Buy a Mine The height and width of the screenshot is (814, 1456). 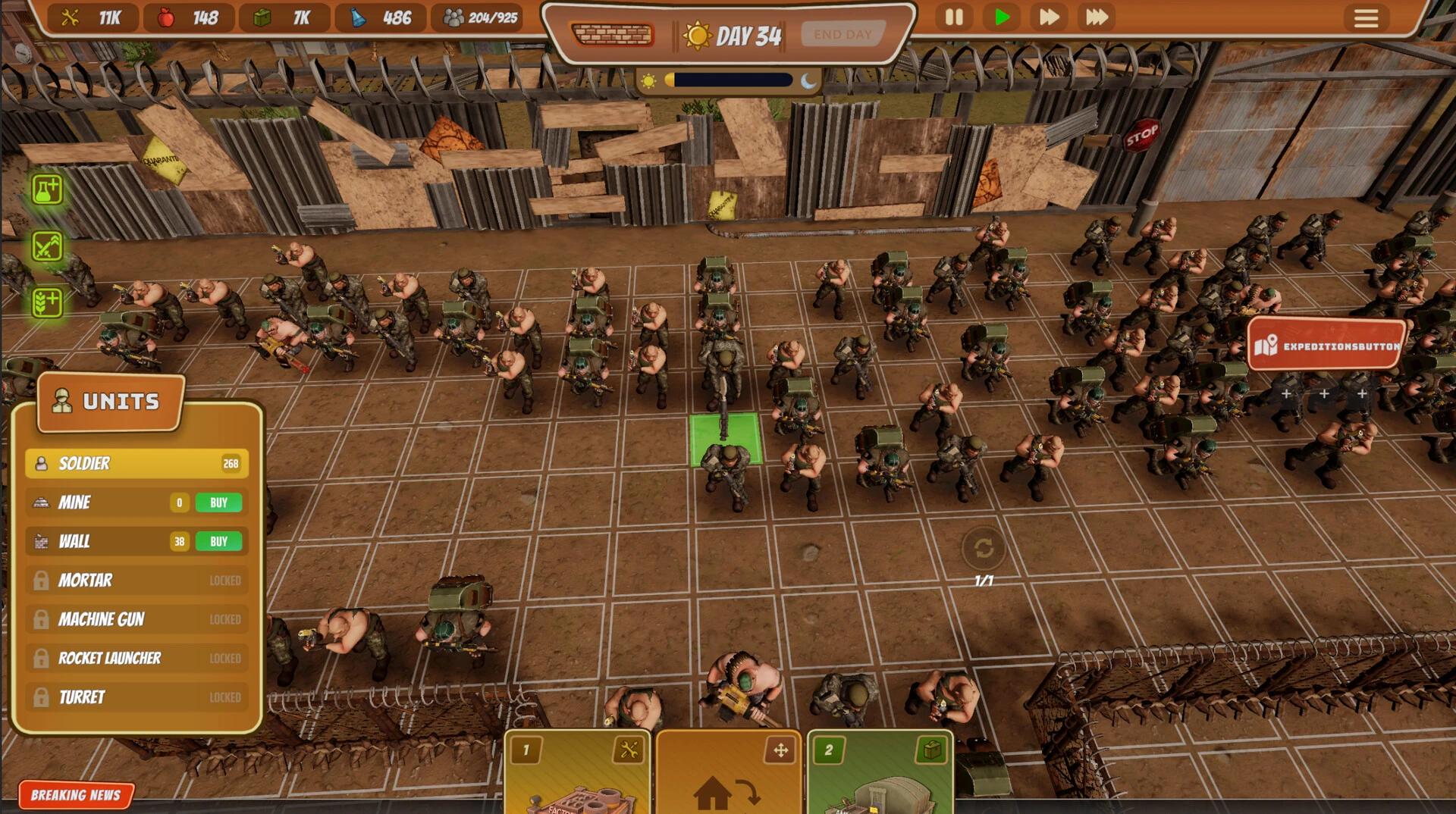[x=218, y=502]
